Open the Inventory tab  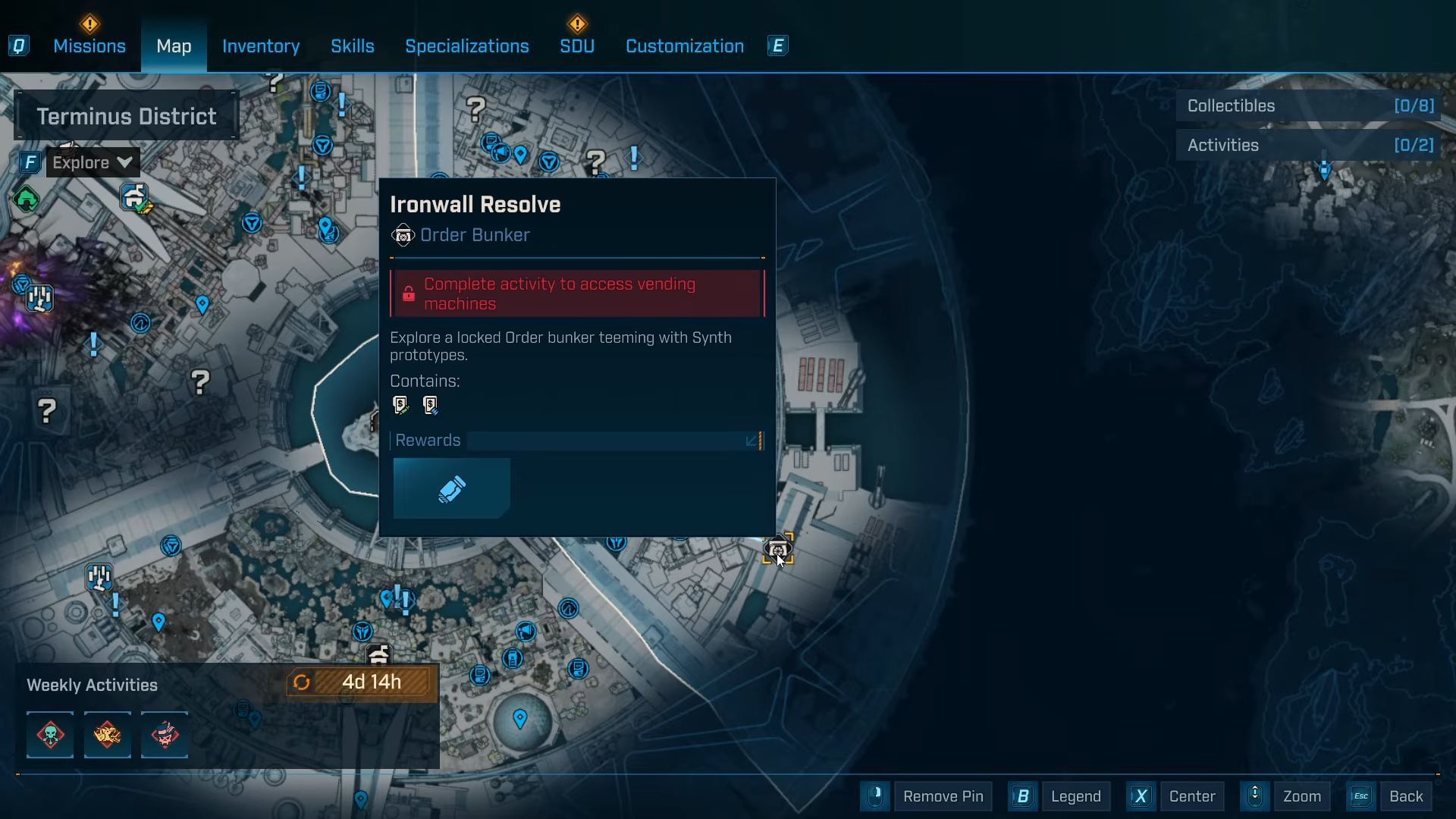click(261, 46)
